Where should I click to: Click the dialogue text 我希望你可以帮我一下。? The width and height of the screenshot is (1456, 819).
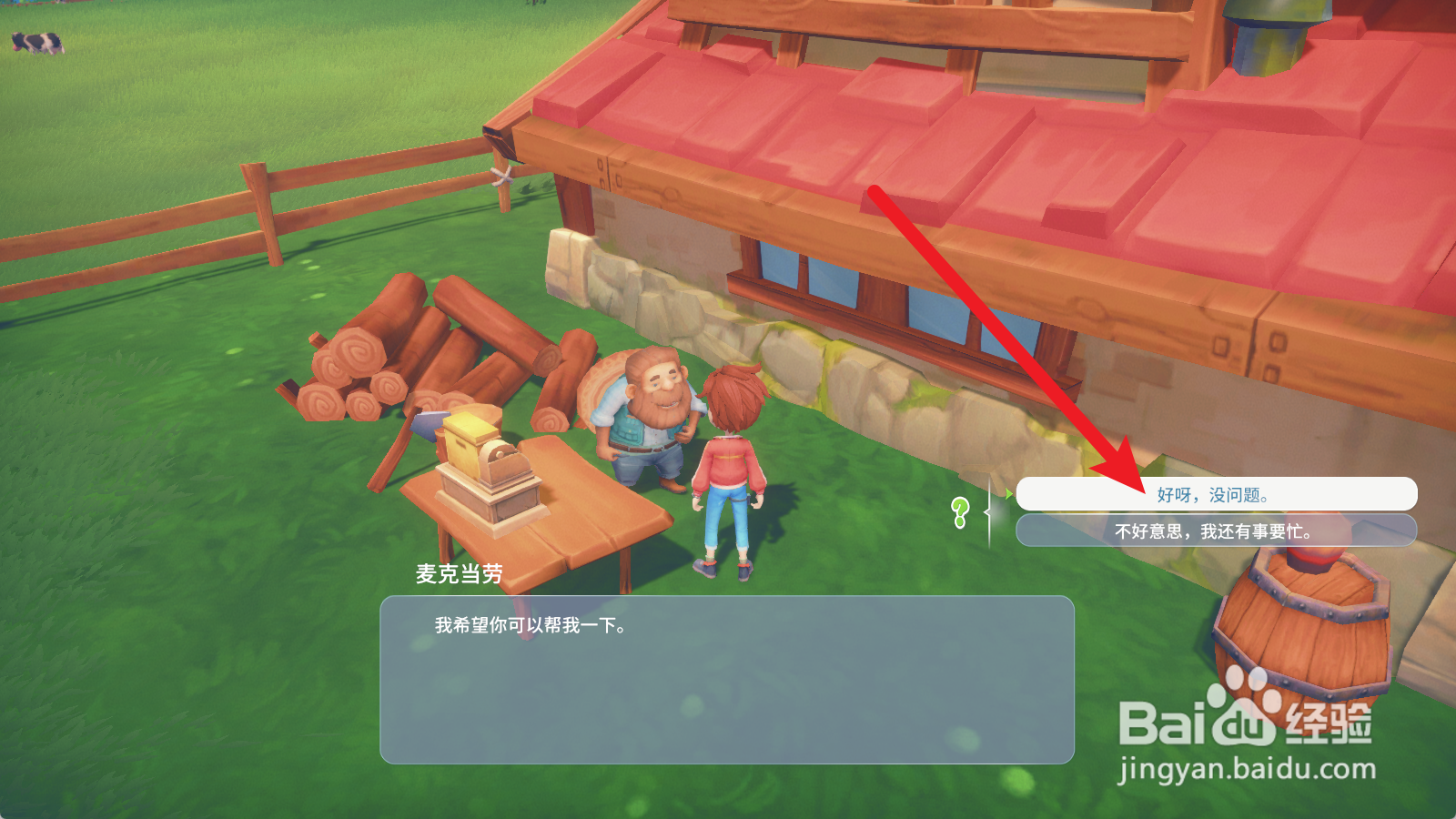532,626
